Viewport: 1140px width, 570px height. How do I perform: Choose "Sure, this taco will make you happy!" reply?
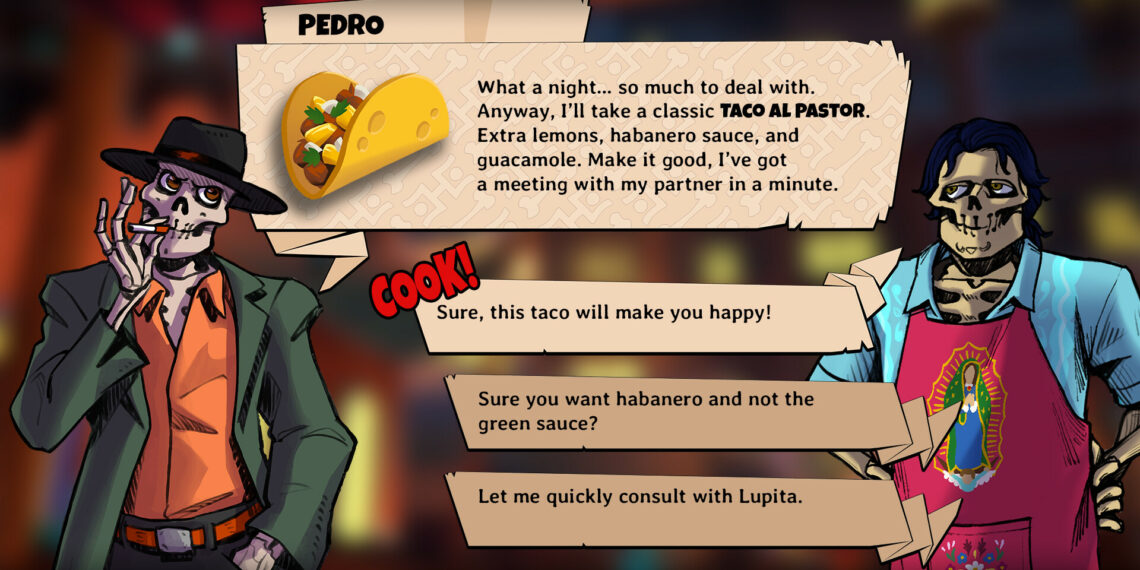tap(604, 313)
